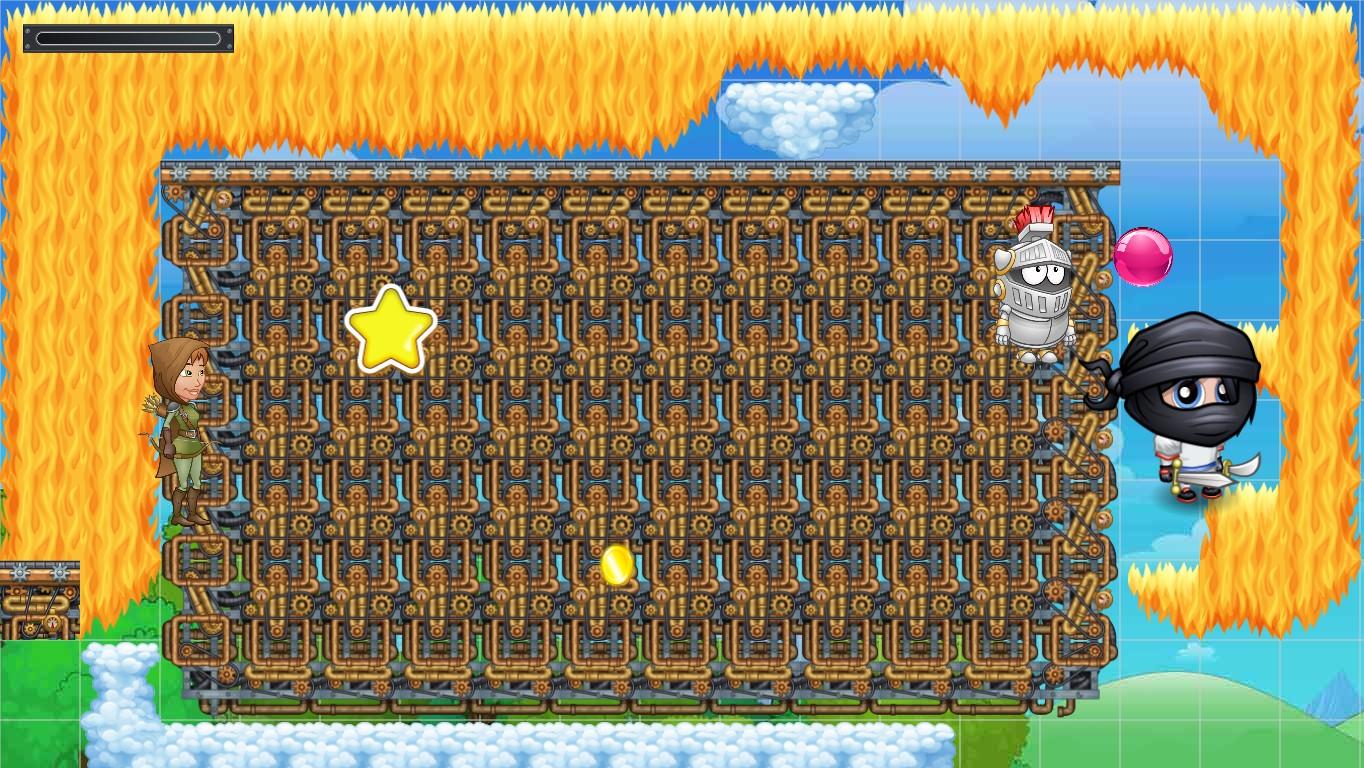The image size is (1364, 768).
Task: Click the steampunk block preview thumbnail
Action: [x=40, y=598]
